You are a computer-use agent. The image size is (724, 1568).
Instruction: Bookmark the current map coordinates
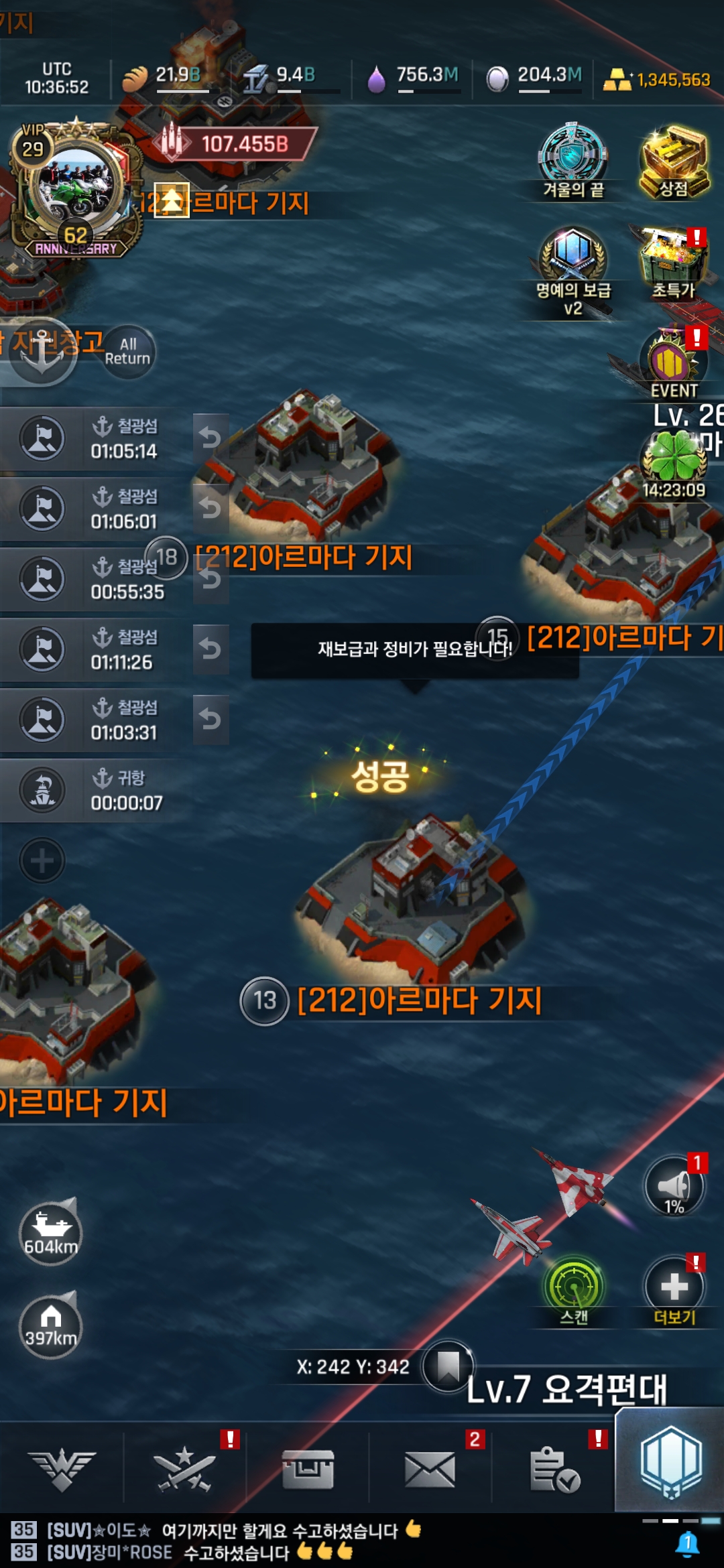pos(448,1366)
